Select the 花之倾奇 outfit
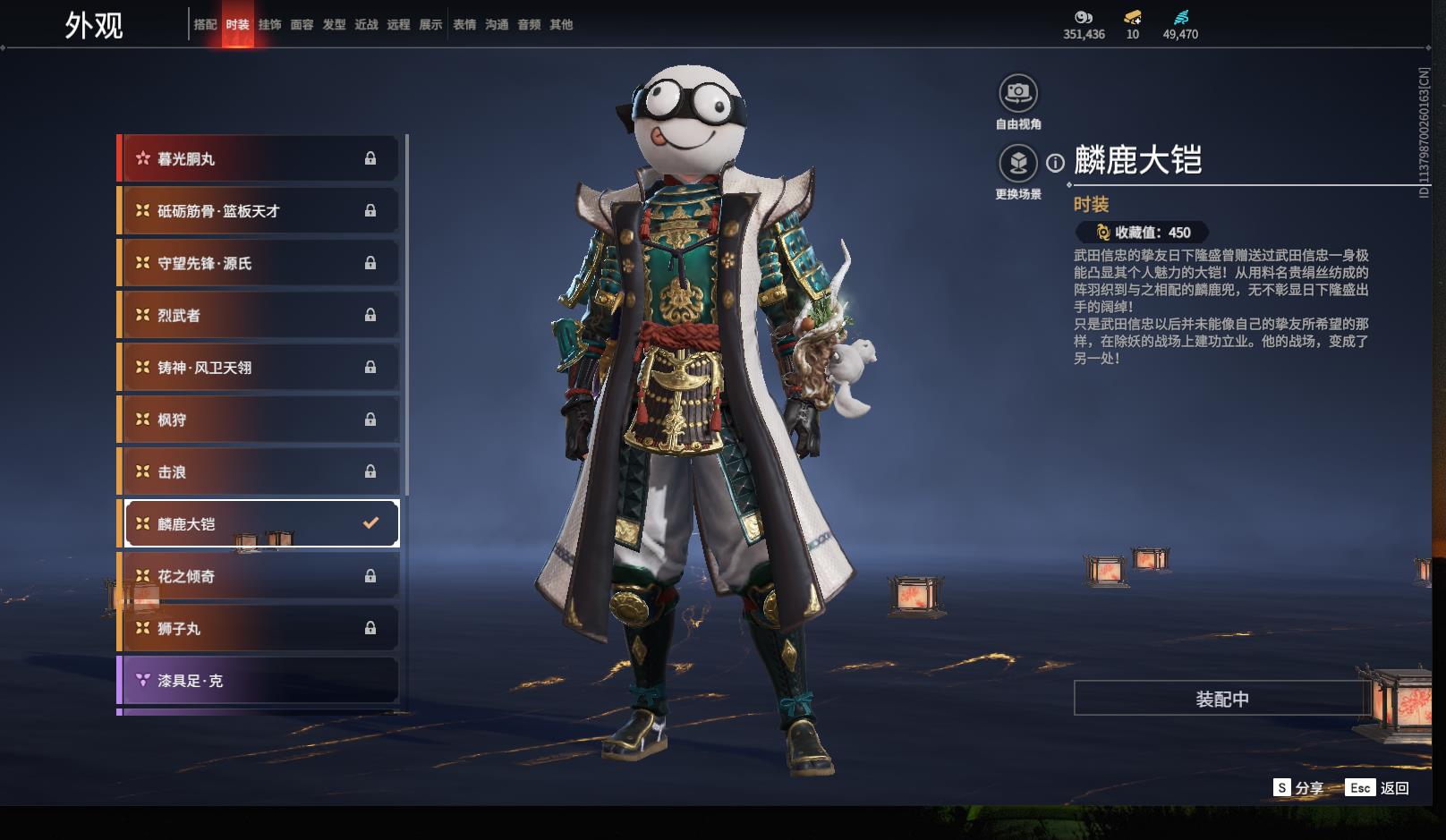The height and width of the screenshot is (840, 1446). click(259, 577)
